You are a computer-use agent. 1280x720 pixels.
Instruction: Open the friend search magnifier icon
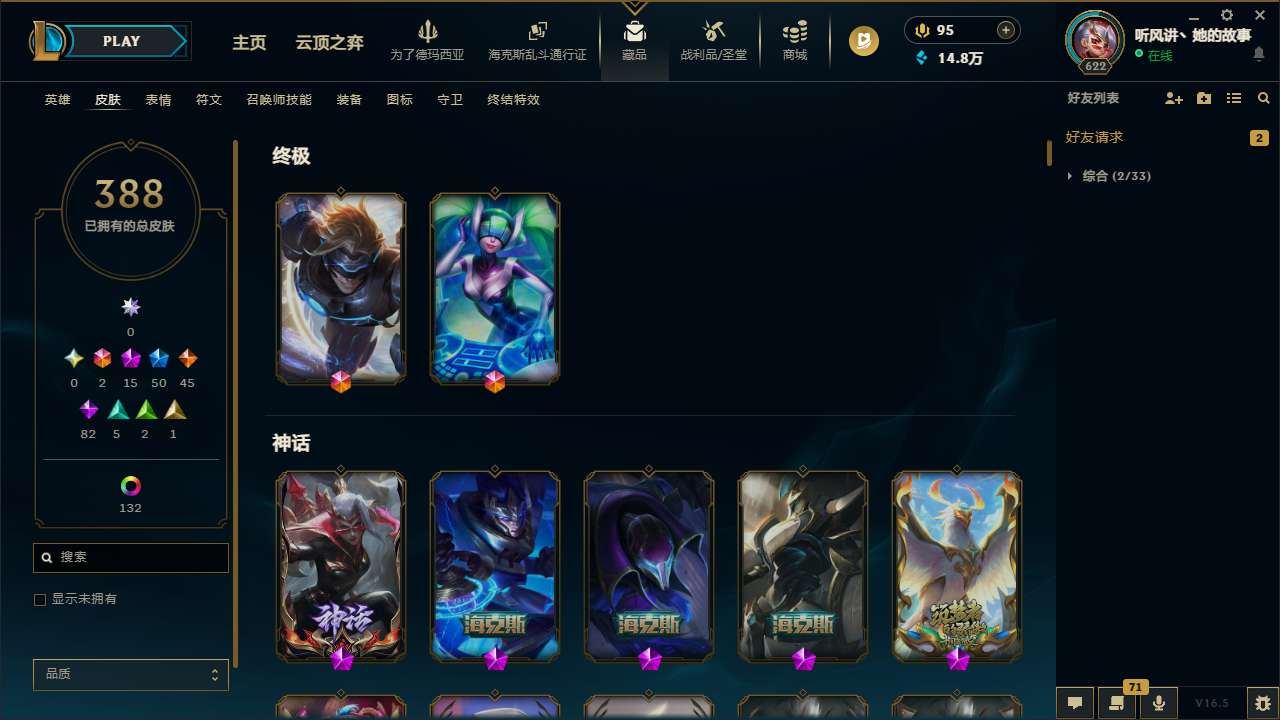(x=1264, y=98)
